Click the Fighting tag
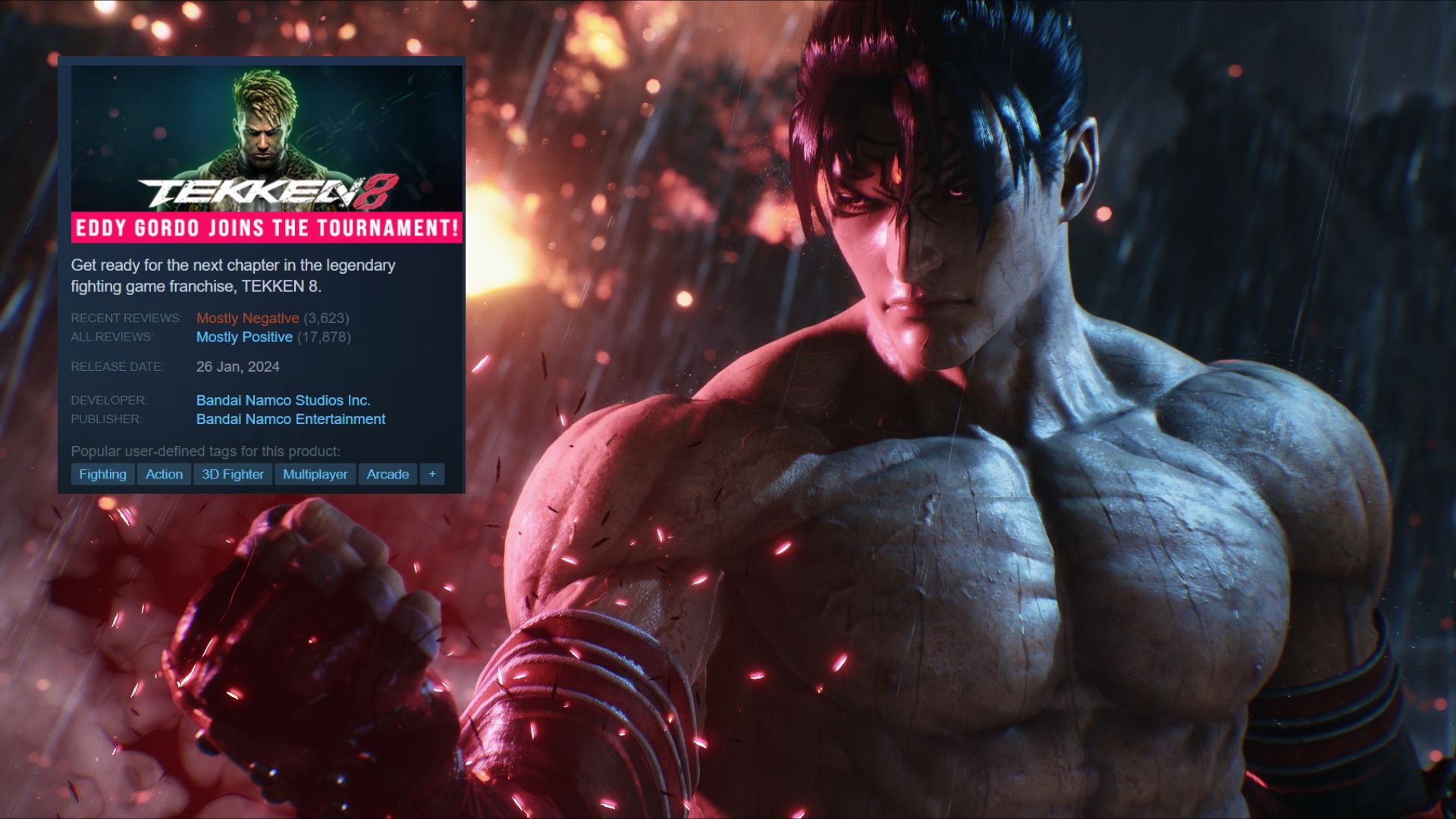The image size is (1456, 819). (102, 474)
